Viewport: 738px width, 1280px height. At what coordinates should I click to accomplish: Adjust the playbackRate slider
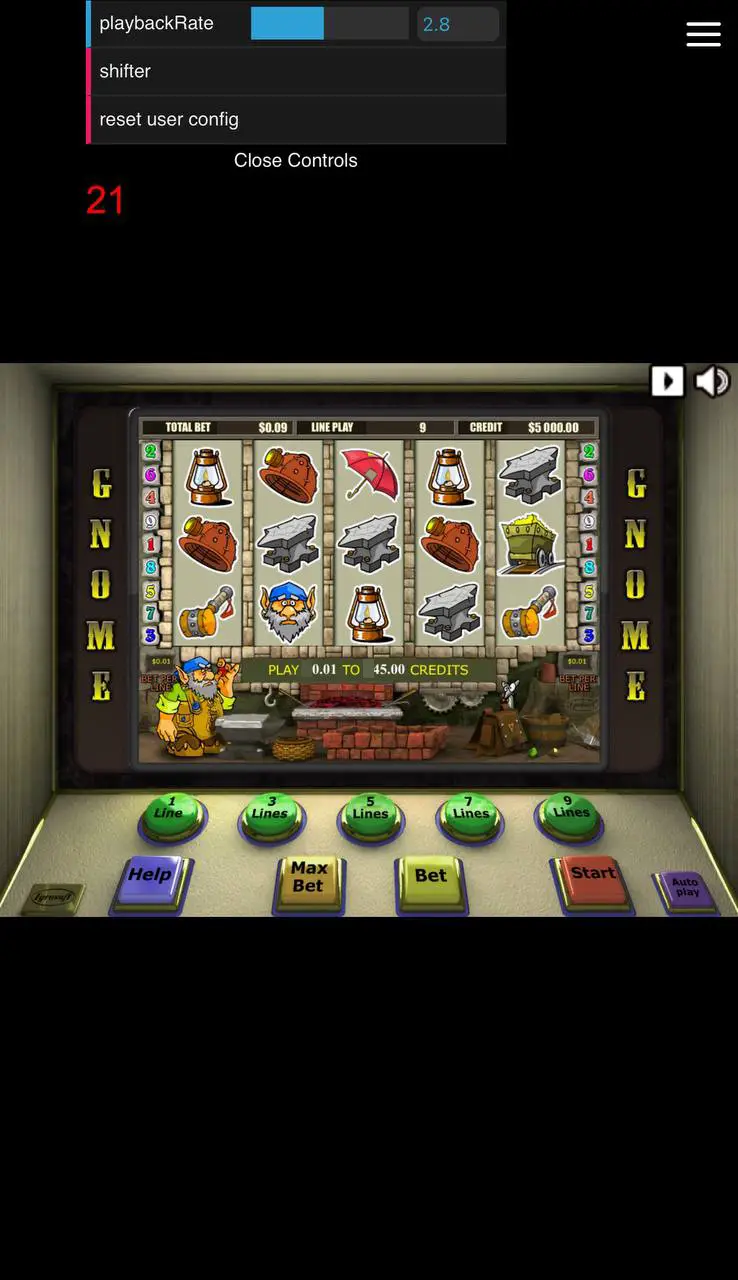(x=329, y=23)
